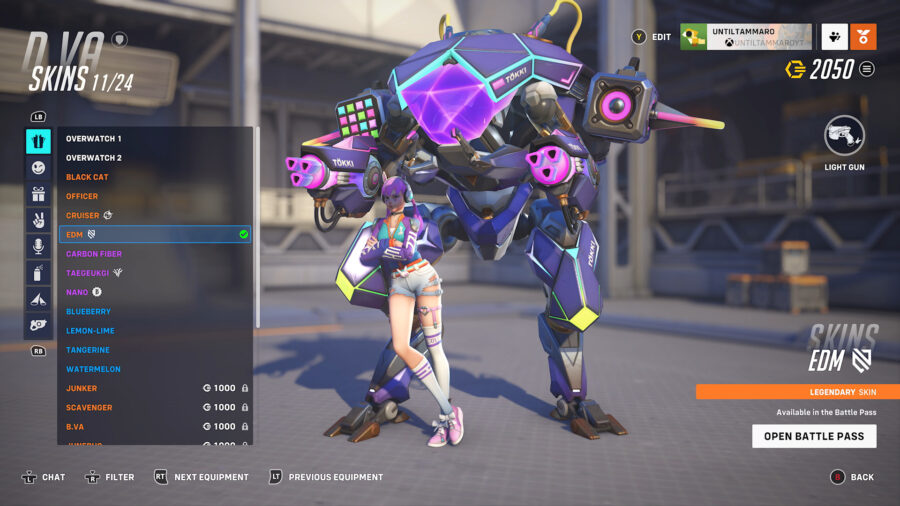Viewport: 900px width, 506px height.
Task: View the Light Gun weapon
Action: point(844,137)
